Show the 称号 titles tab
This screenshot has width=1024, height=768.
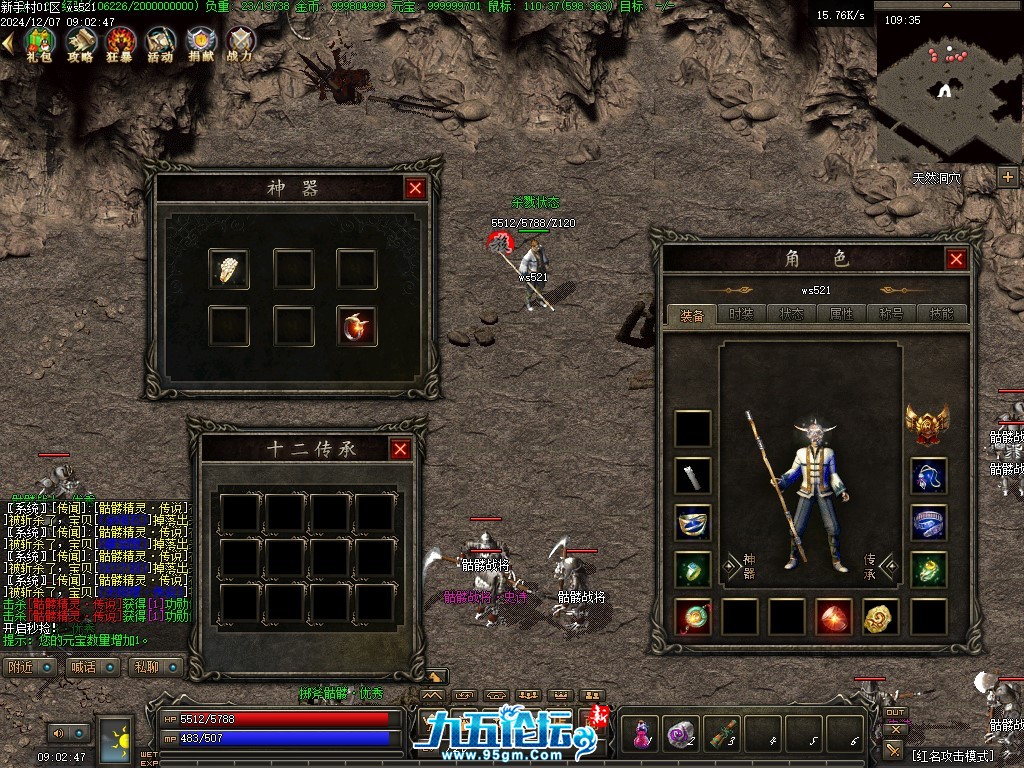tap(891, 314)
